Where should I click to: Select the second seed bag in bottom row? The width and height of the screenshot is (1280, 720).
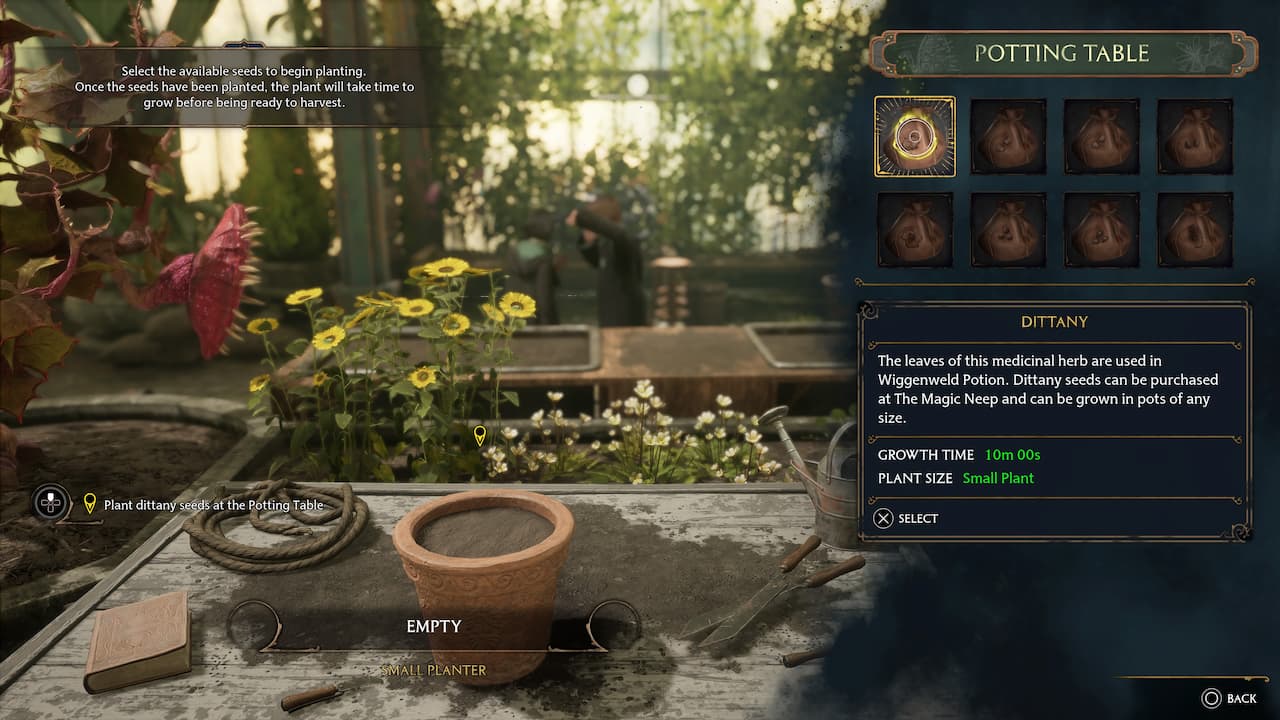[1009, 231]
